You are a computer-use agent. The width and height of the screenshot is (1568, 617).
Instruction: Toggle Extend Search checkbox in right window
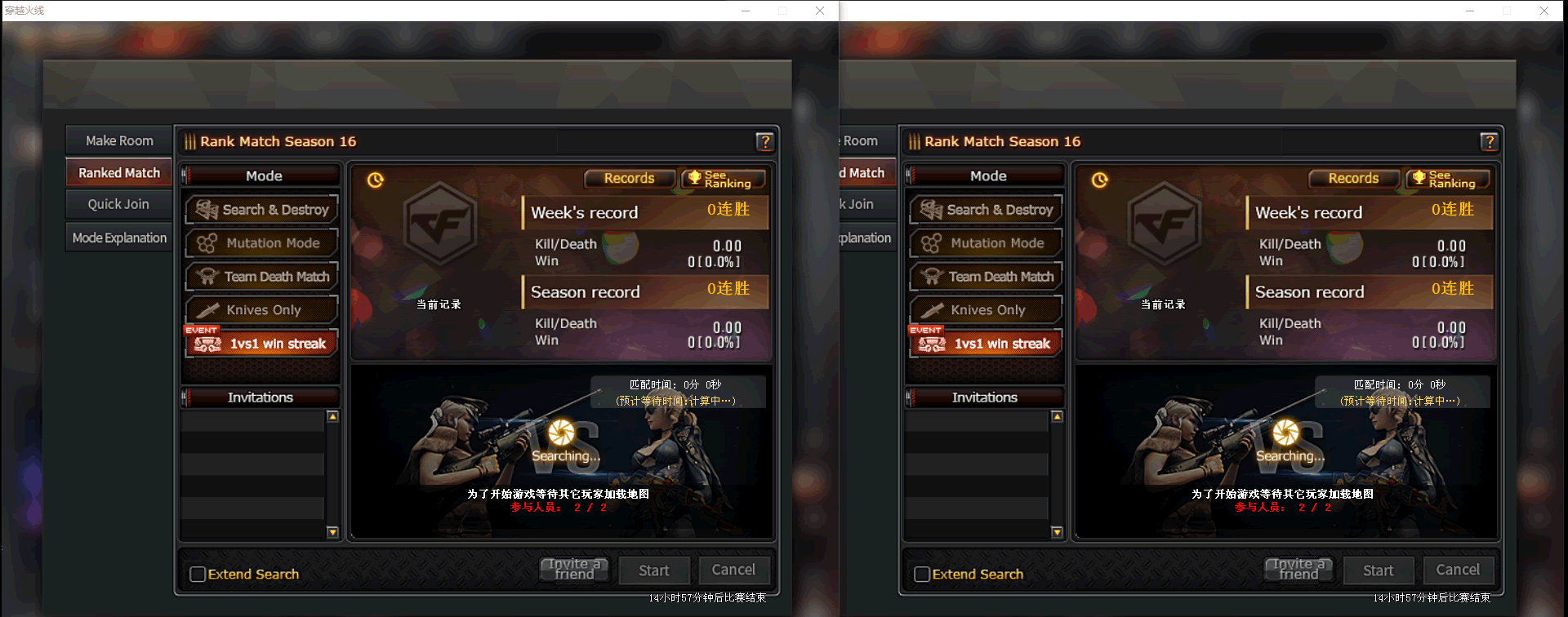pyautogui.click(x=922, y=574)
